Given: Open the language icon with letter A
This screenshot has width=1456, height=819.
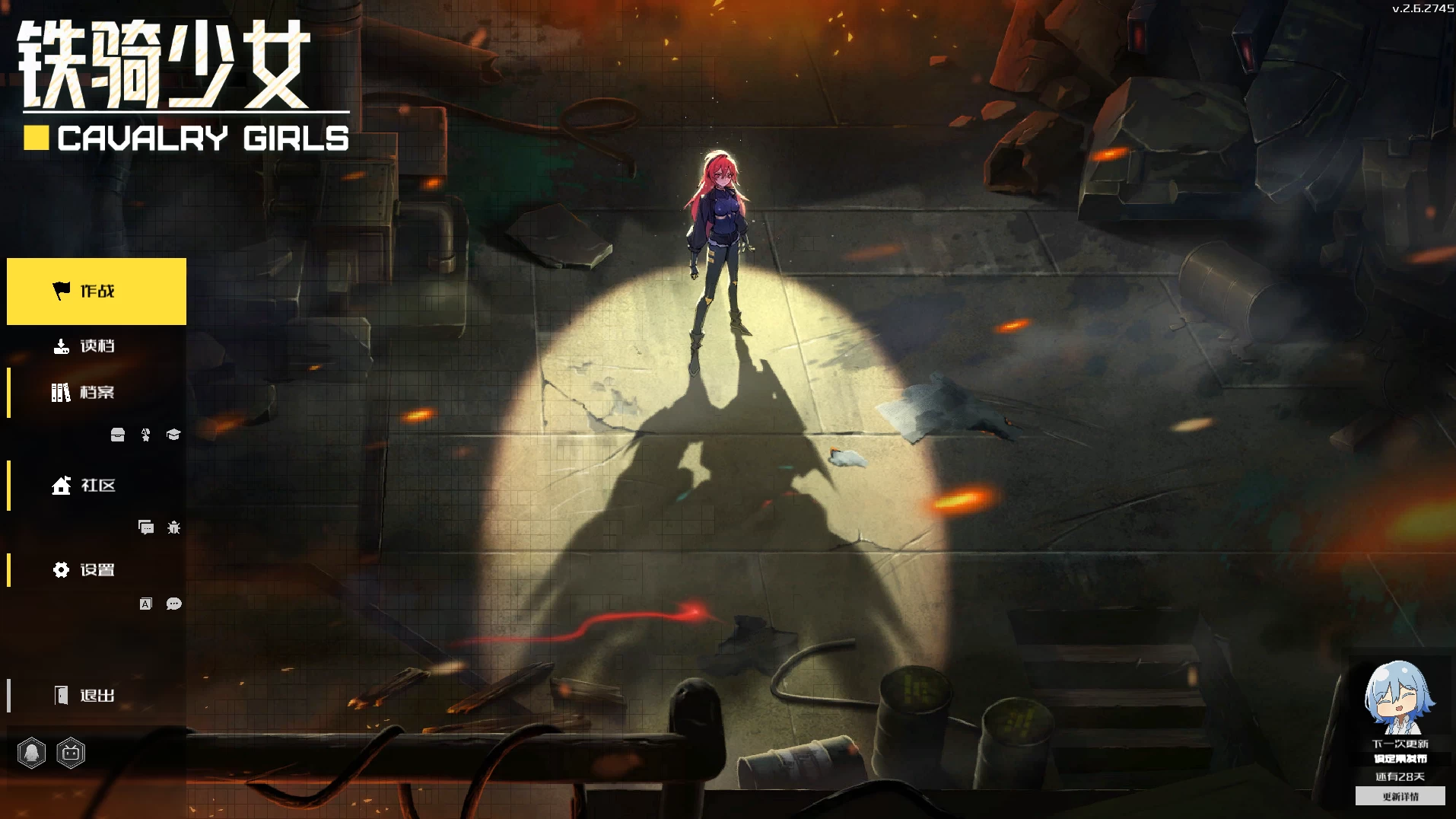Looking at the screenshot, I should [x=146, y=604].
